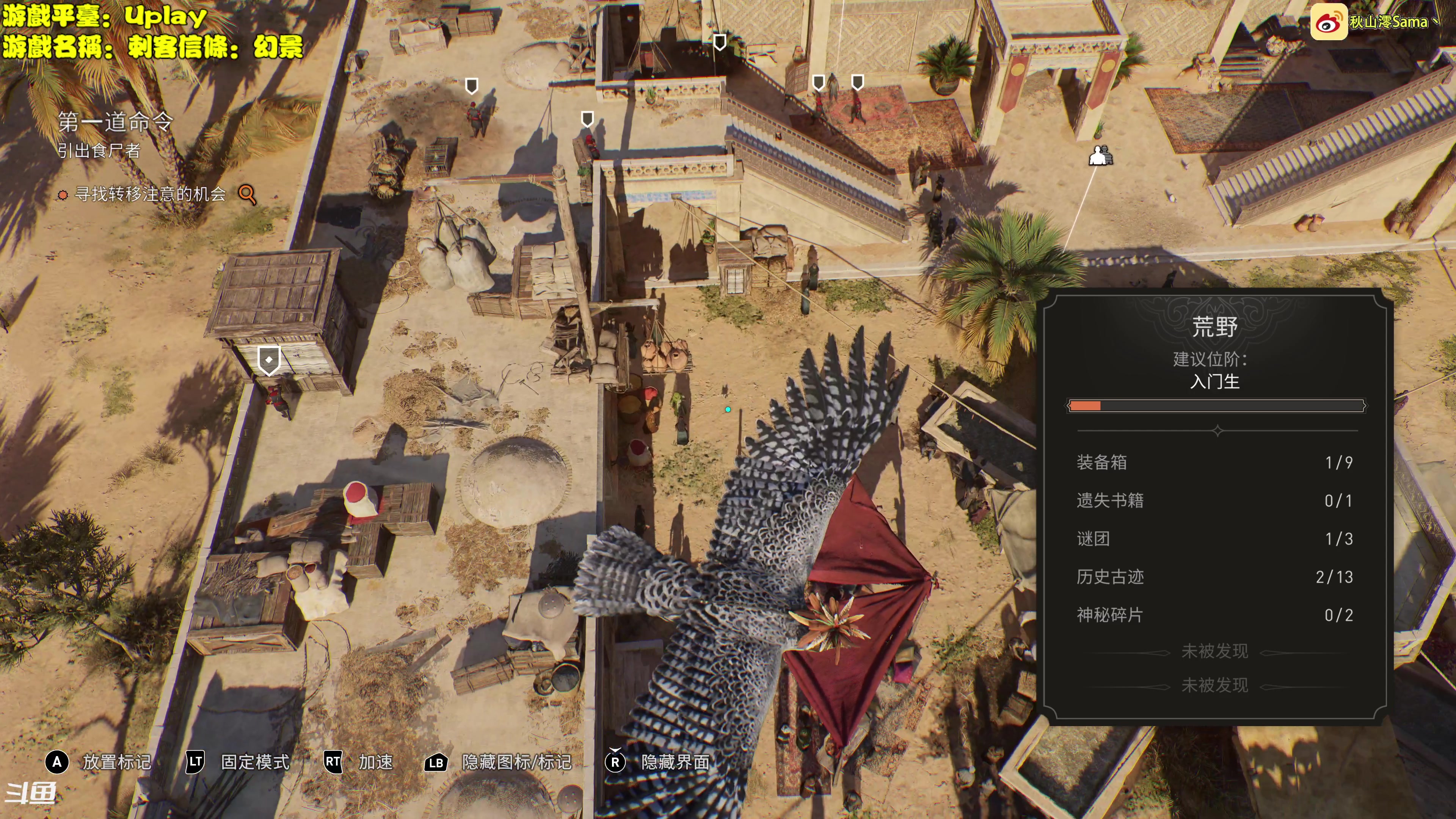Click the 荒野 region title

tap(1214, 327)
